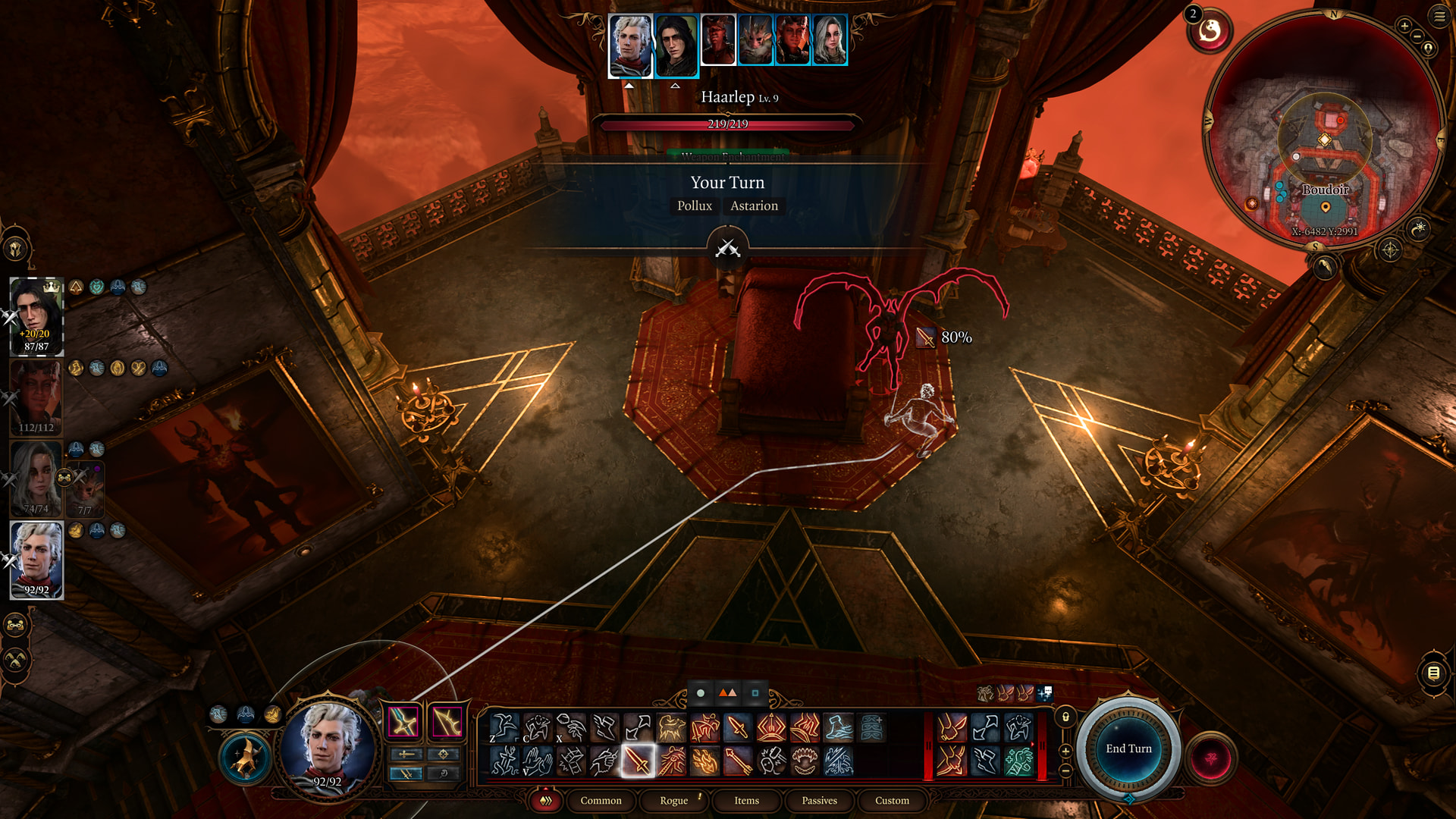
Task: Click the red inspiration orb near minimap
Action: click(1210, 32)
